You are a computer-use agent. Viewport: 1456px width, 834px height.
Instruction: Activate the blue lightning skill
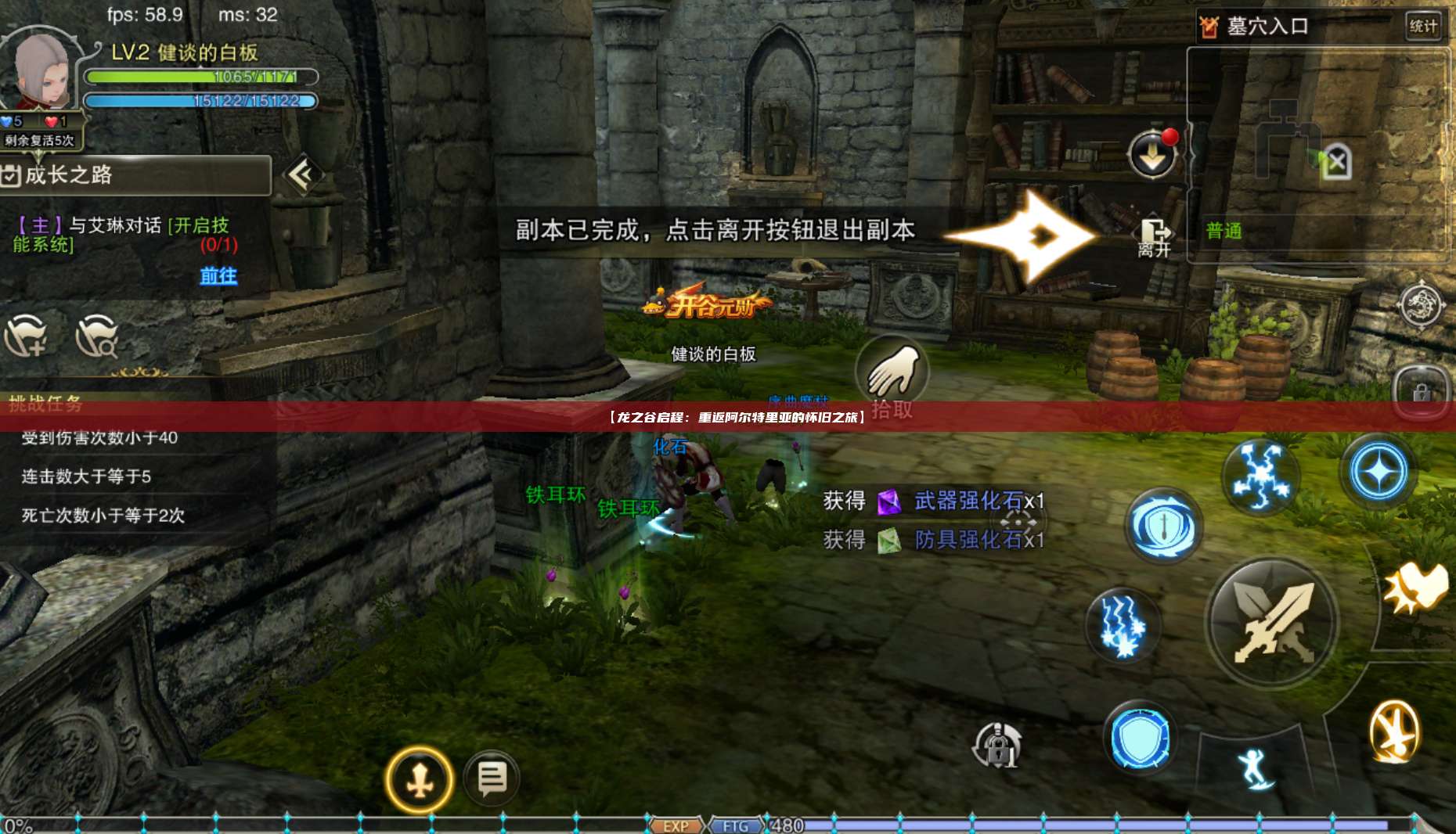(x=1123, y=625)
